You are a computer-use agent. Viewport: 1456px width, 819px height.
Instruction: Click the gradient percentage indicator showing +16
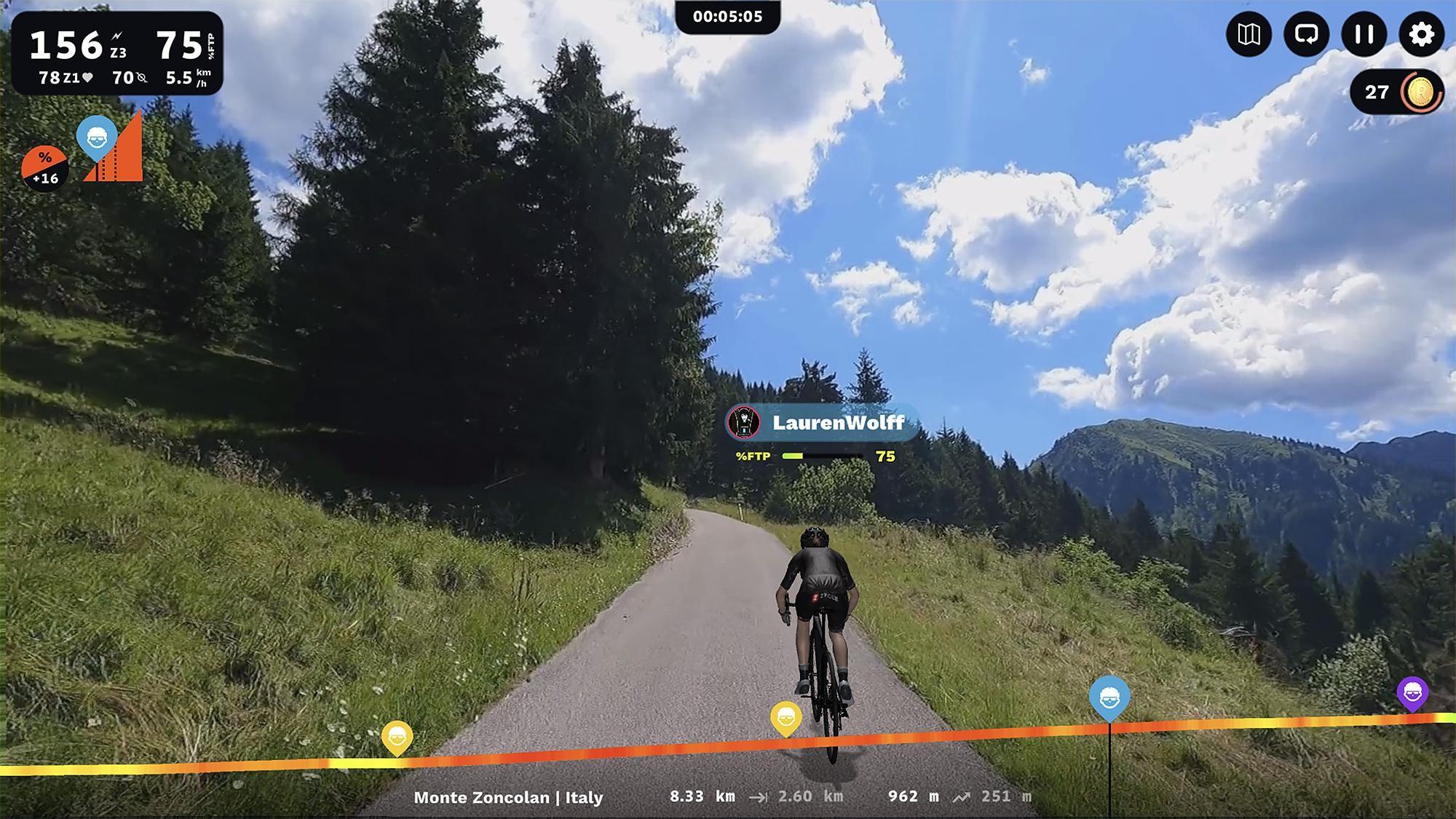click(45, 166)
